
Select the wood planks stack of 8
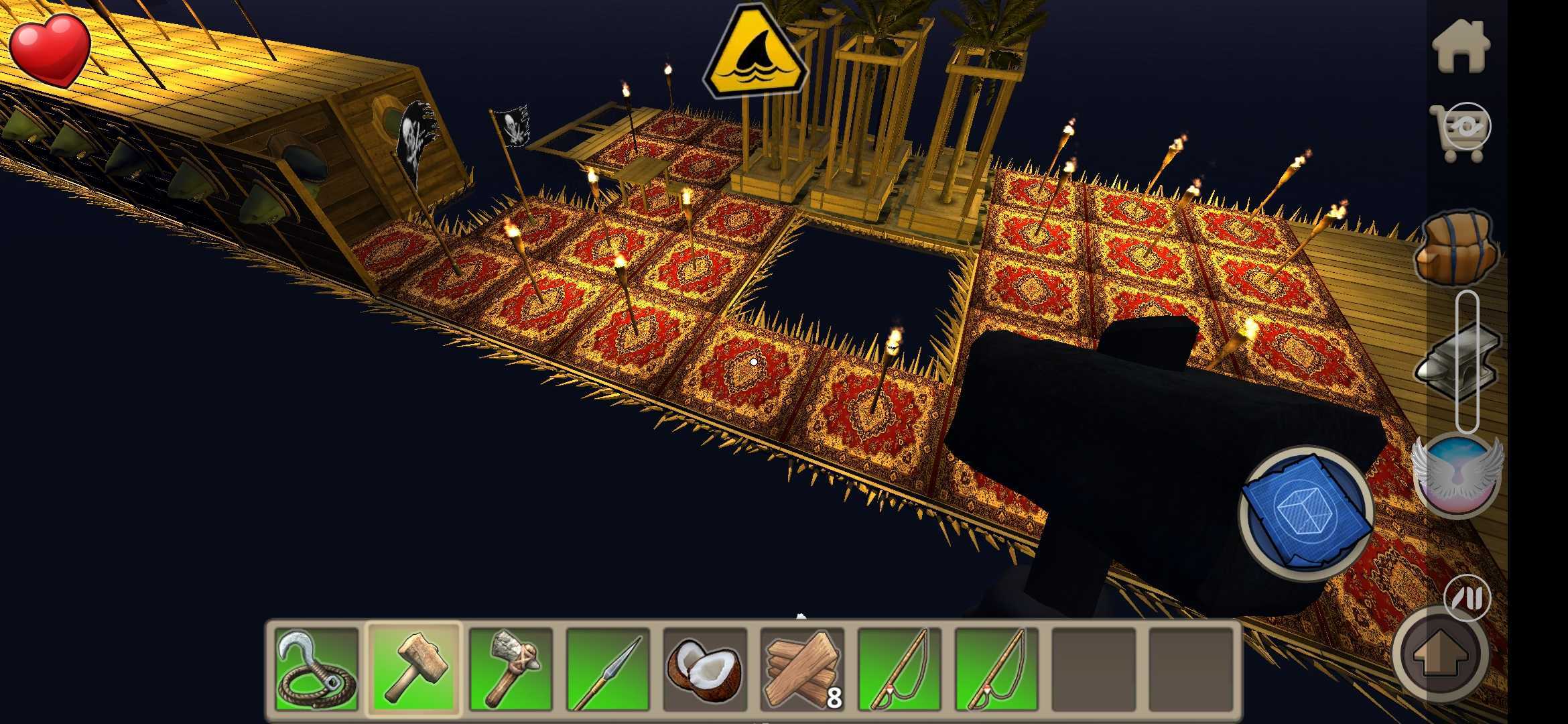pos(802,668)
